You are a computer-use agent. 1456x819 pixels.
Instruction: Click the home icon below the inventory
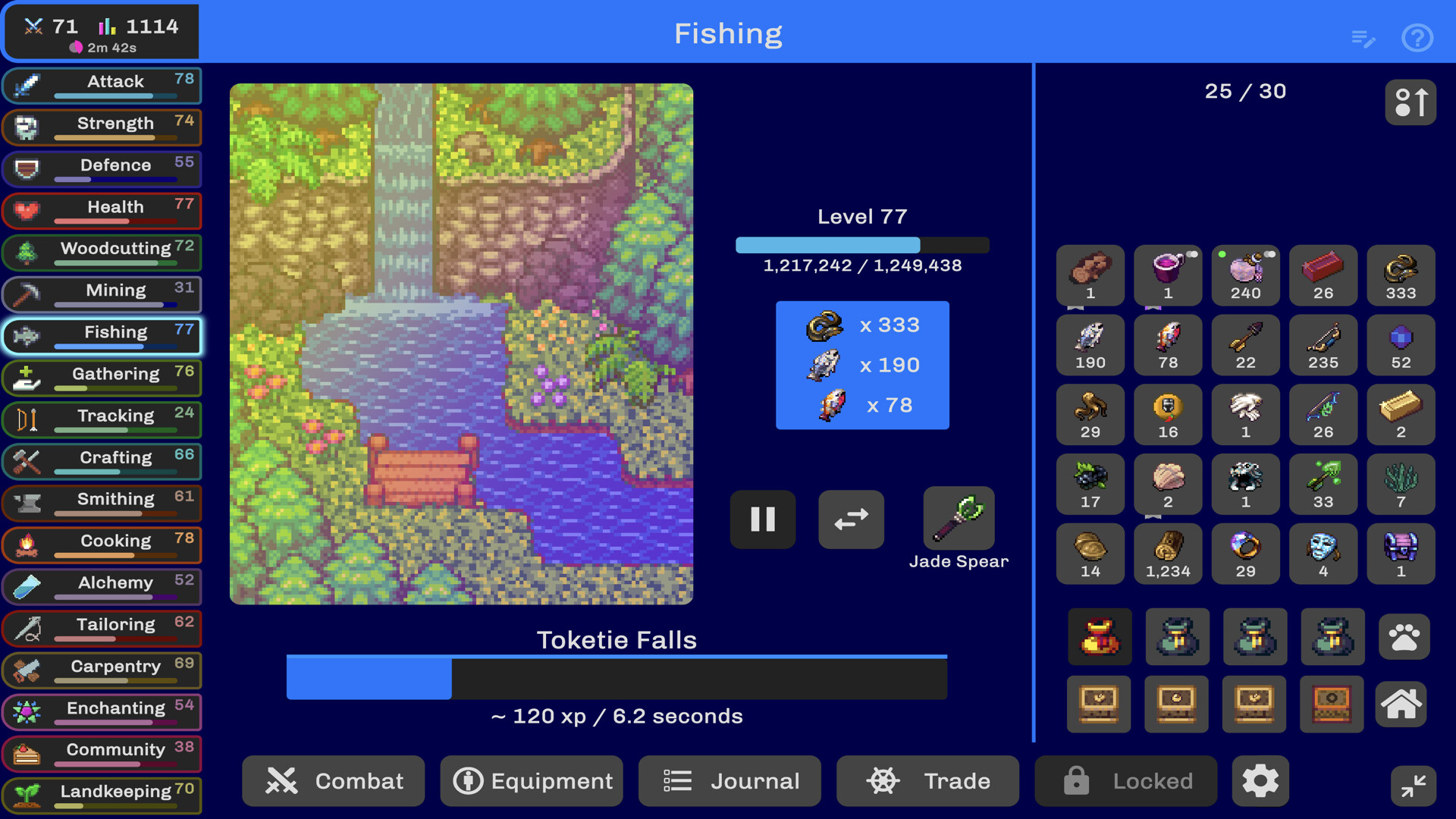click(x=1401, y=704)
